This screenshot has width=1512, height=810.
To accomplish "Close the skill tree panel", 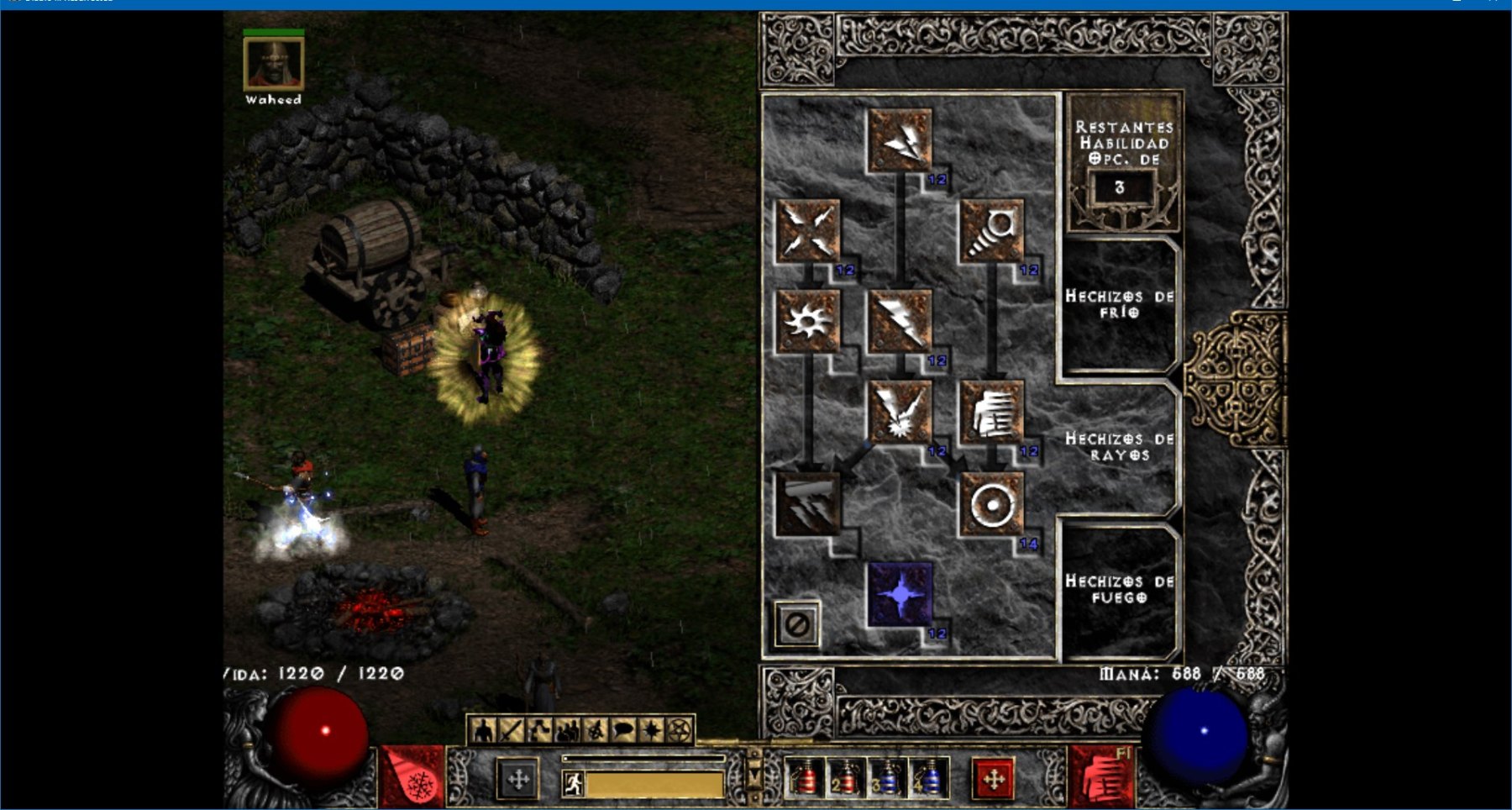I will click(x=796, y=624).
